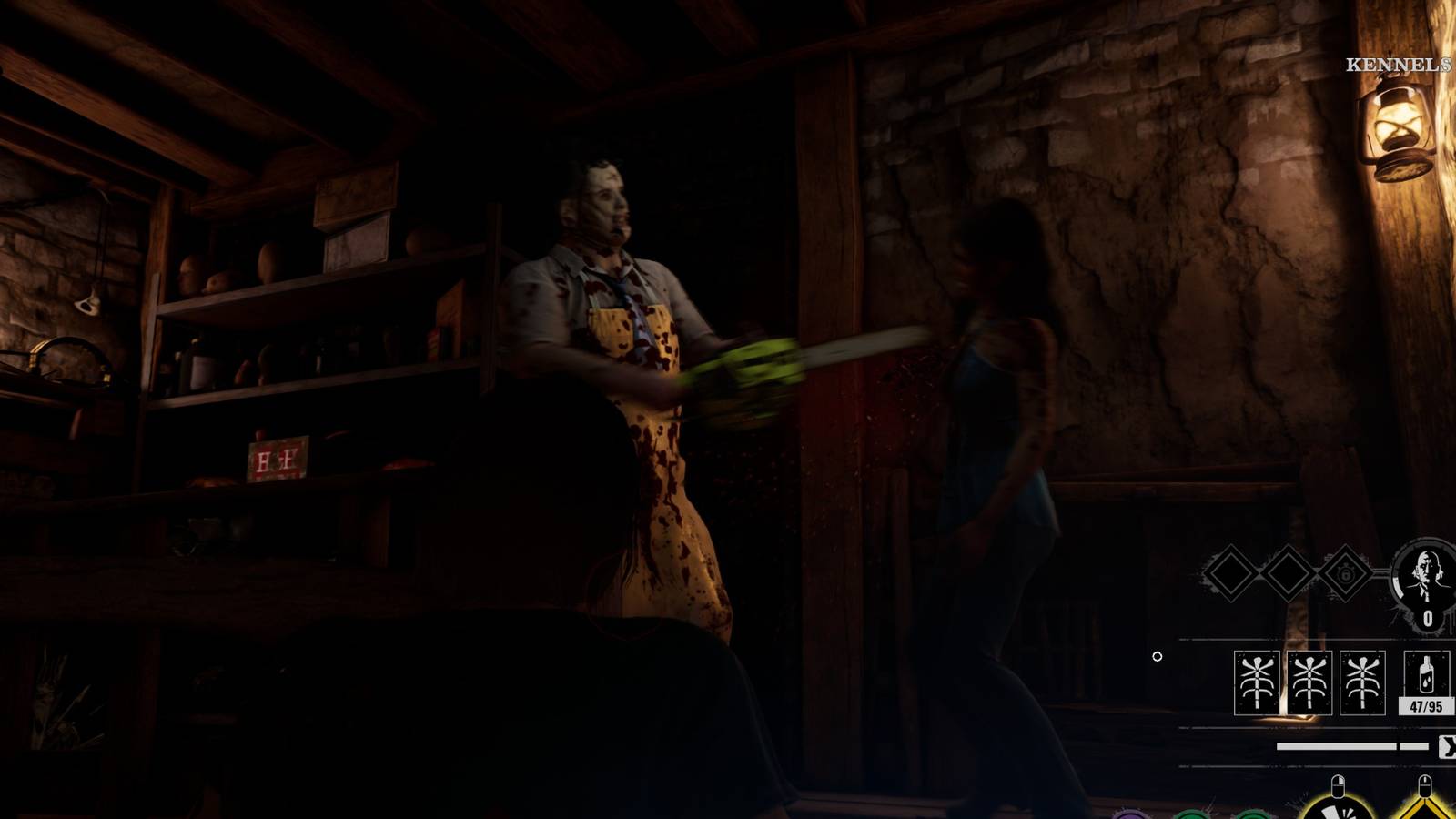
Task: Expand the chevron arrow at the right screen edge
Action: tap(1449, 746)
